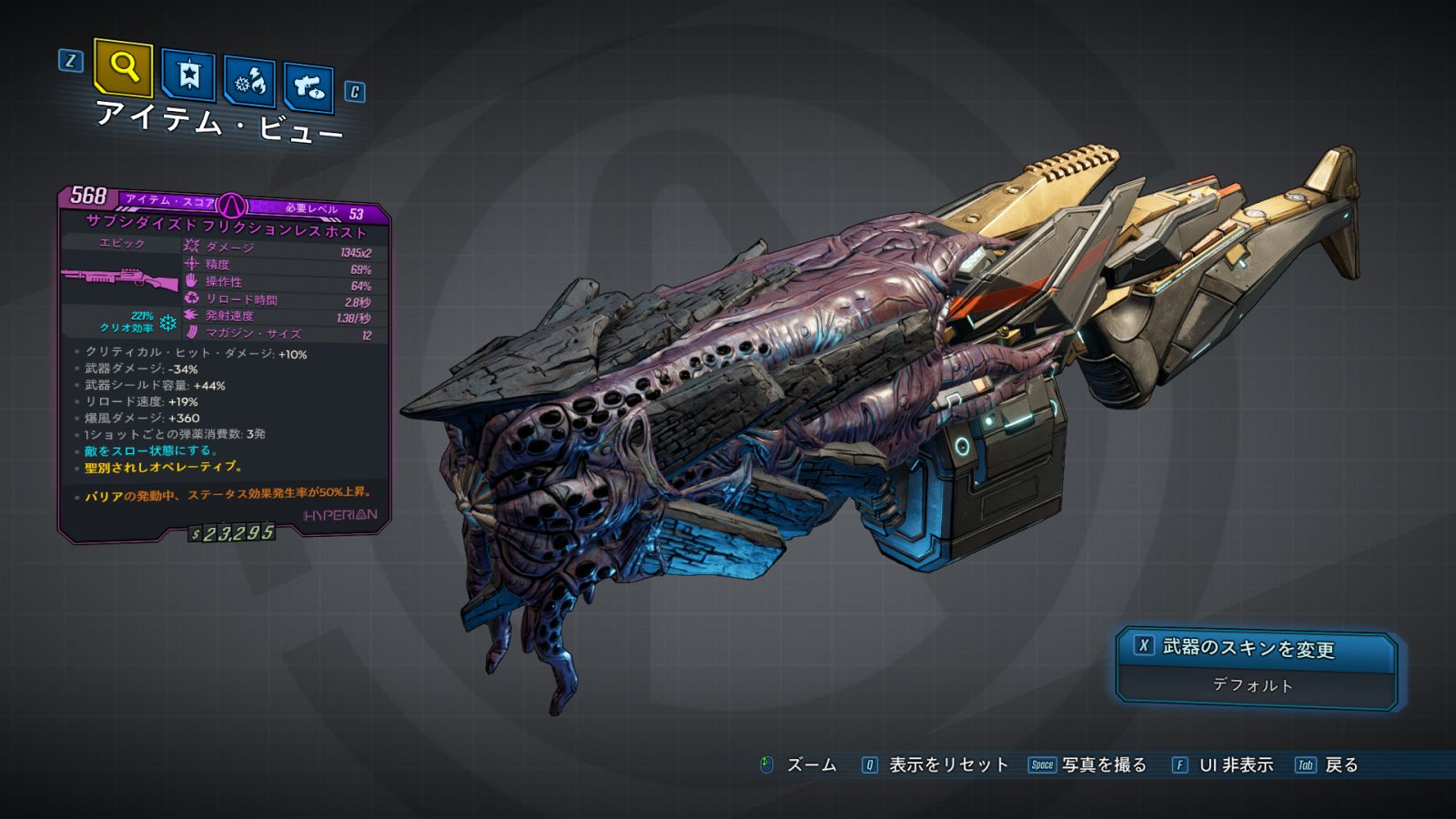Click the 武器のスキンを変更 button
Viewport: 1456px width, 819px height.
(x=1255, y=648)
